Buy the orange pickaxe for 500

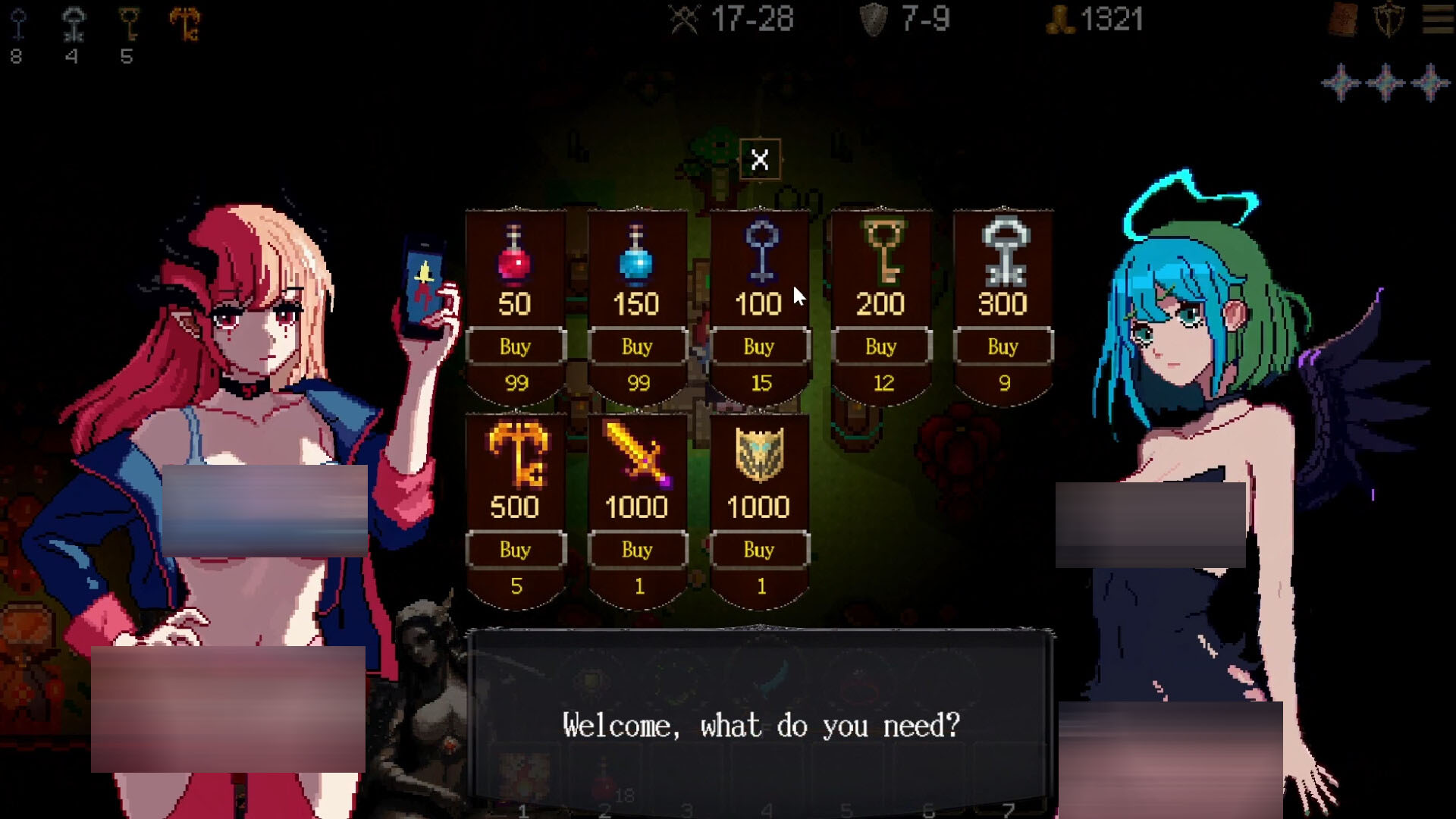tap(515, 550)
